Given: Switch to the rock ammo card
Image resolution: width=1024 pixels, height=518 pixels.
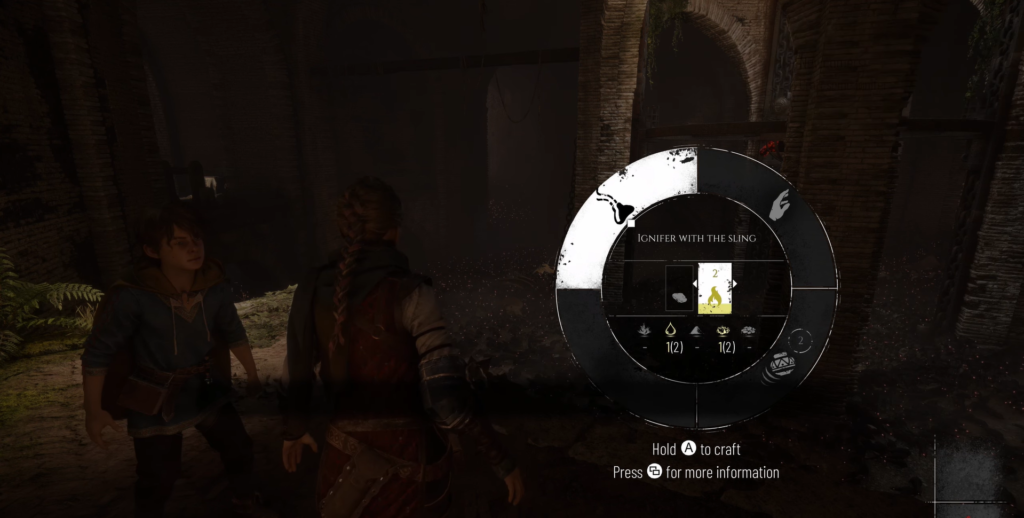Looking at the screenshot, I should [679, 289].
